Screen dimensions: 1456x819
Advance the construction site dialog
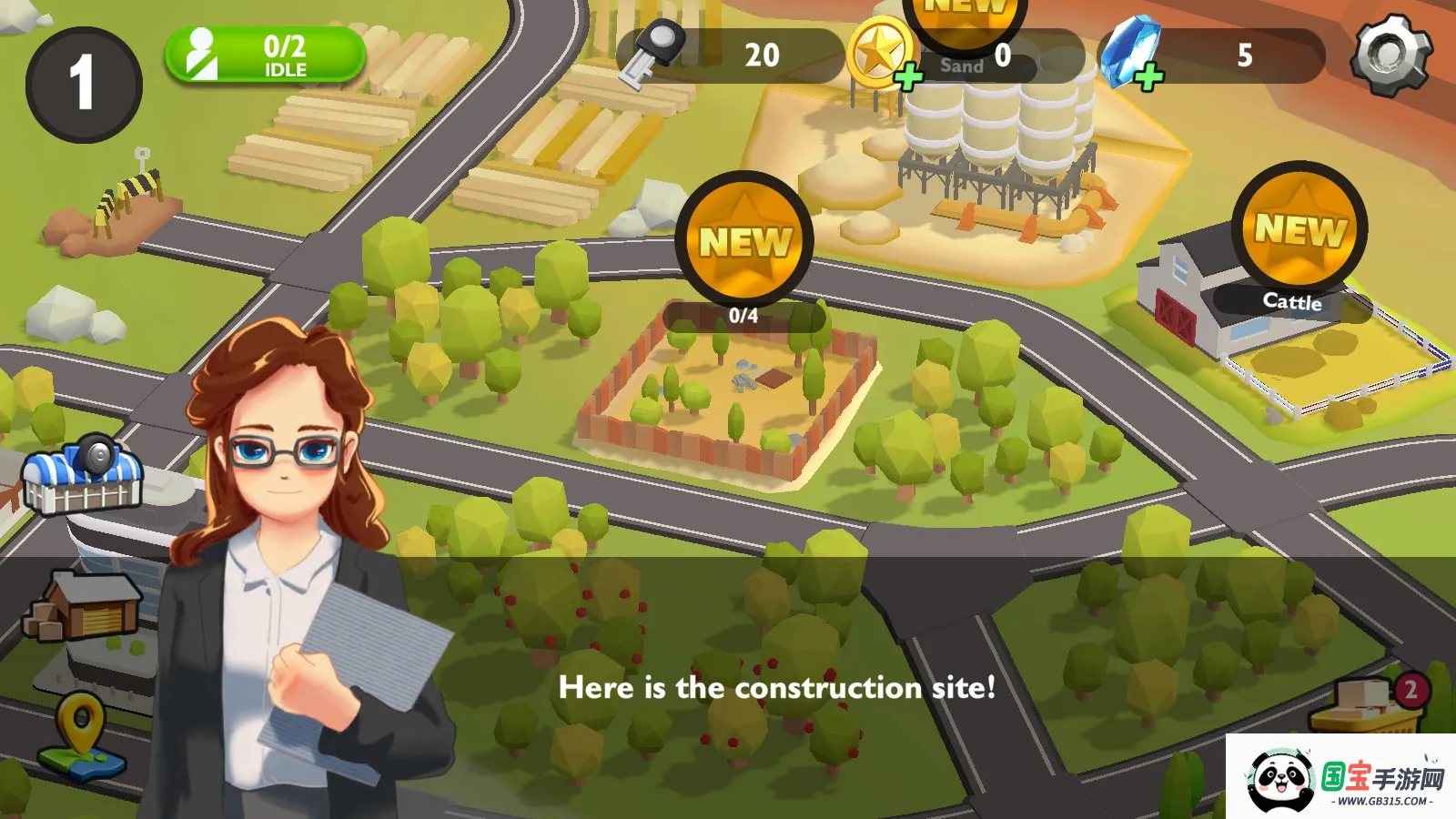778,689
